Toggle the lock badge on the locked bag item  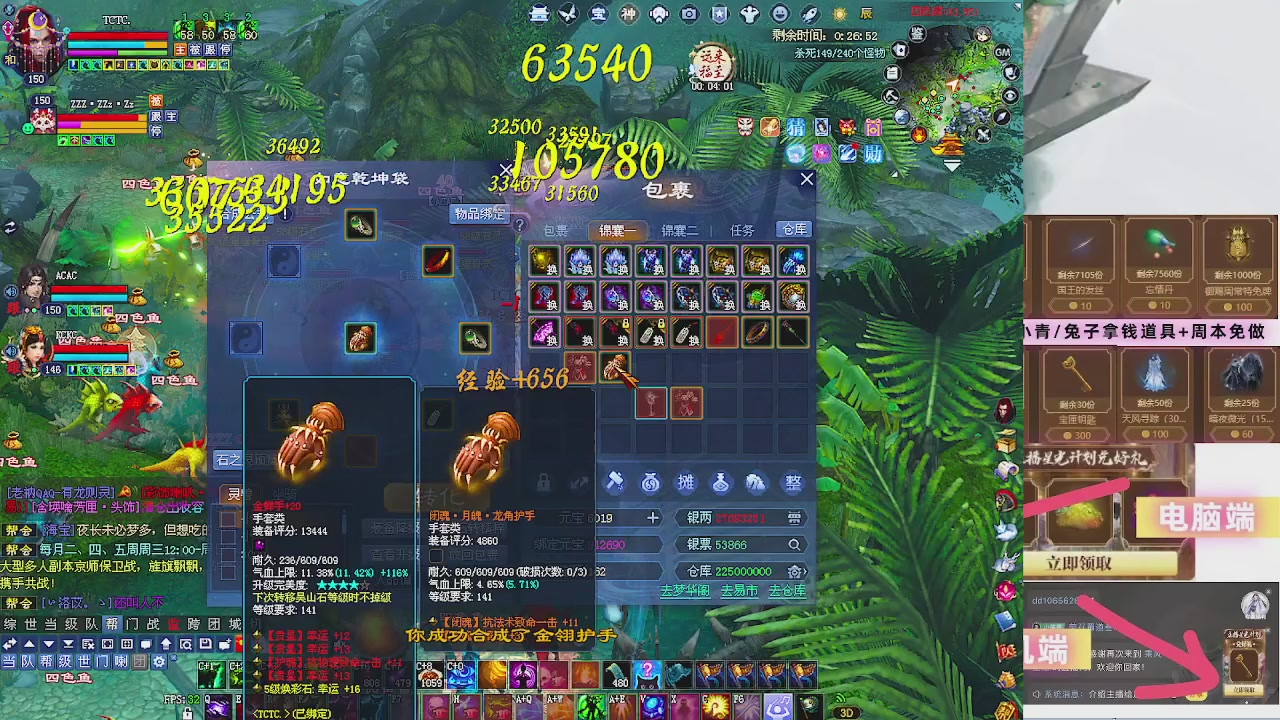click(x=626, y=323)
